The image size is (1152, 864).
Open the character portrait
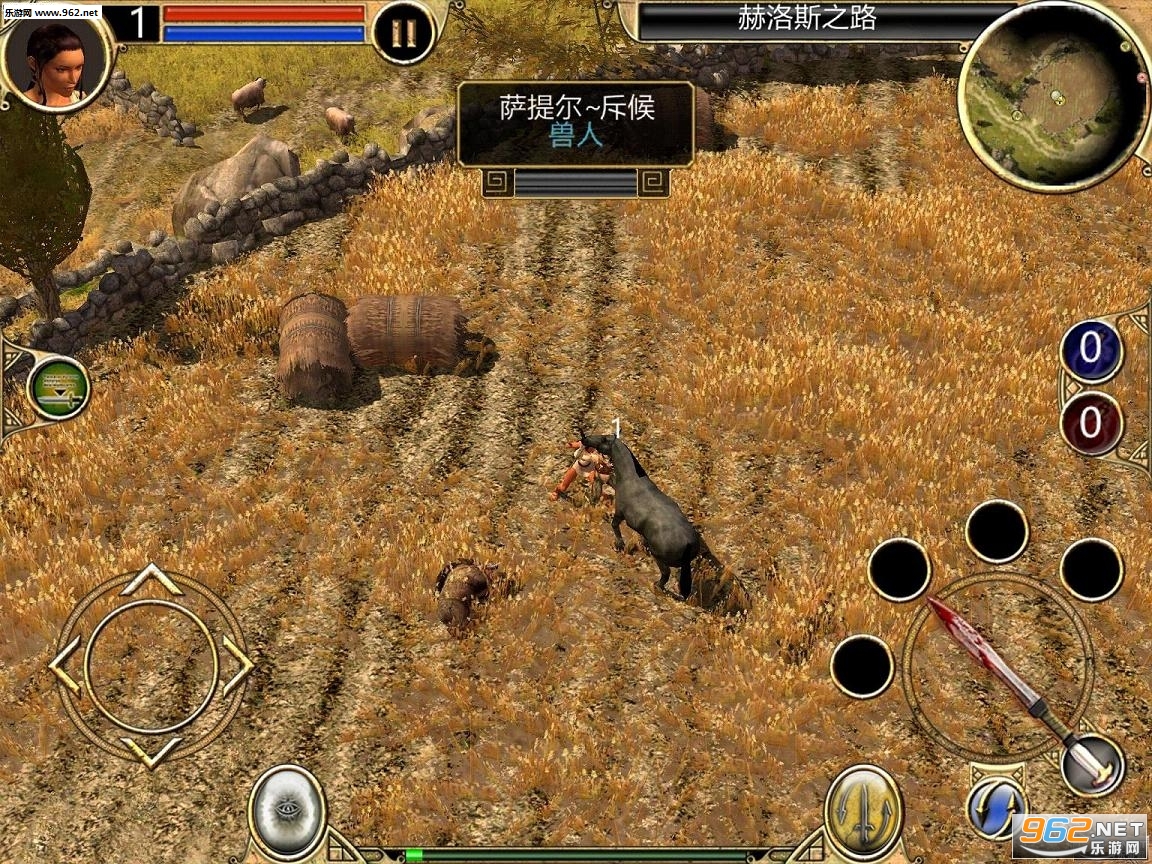(54, 60)
